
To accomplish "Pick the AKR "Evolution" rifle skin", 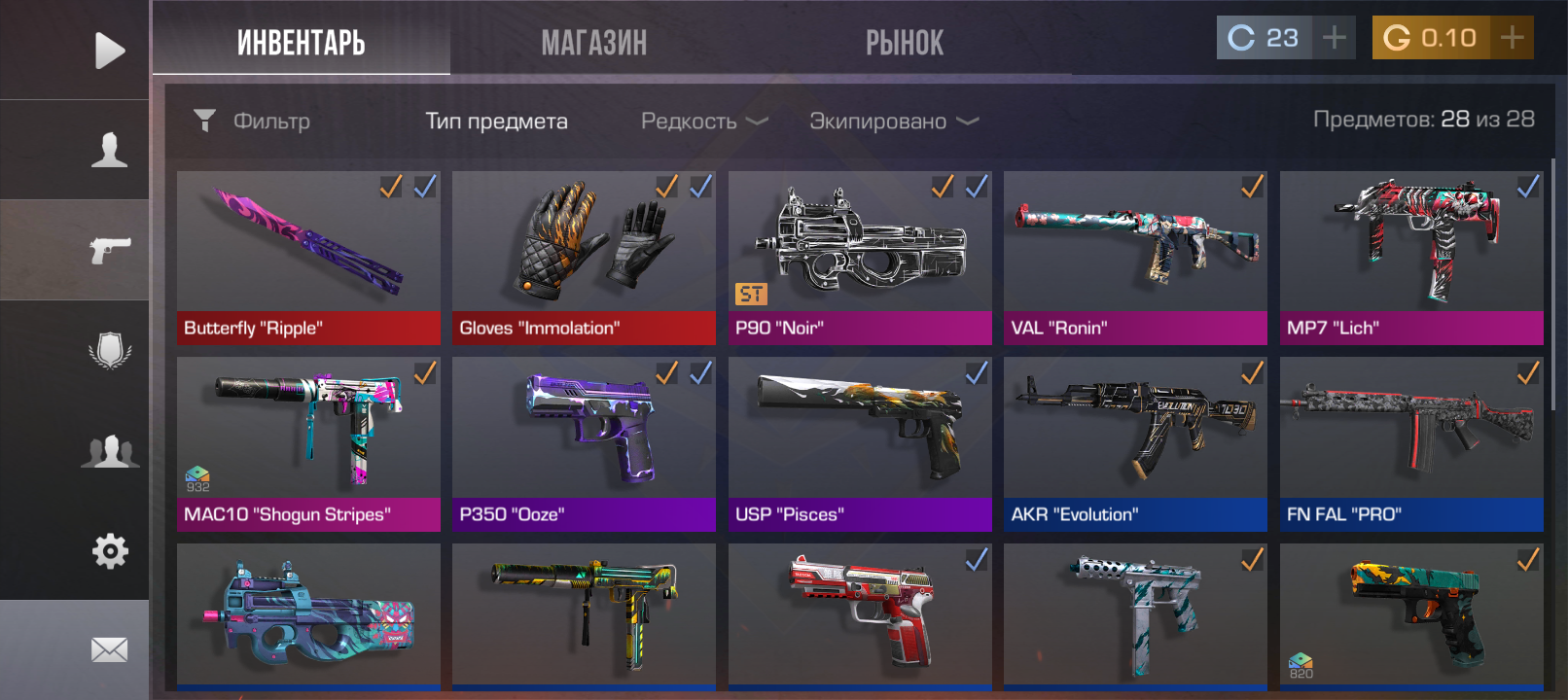I will point(1135,443).
